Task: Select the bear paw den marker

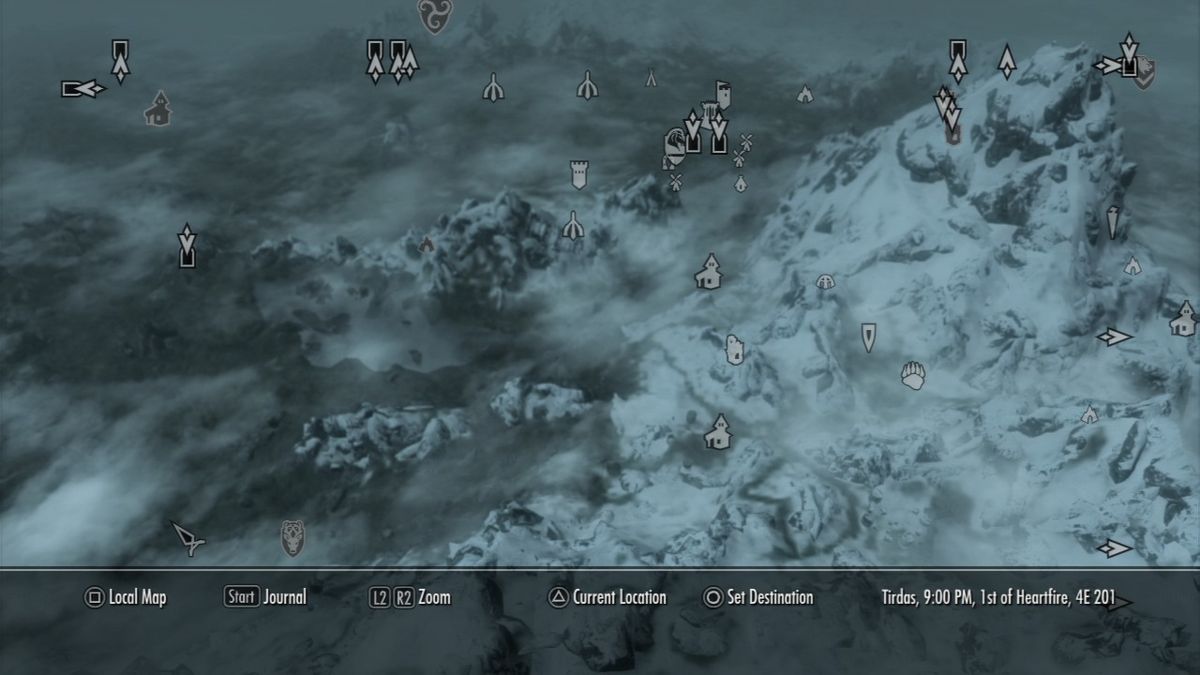Action: pos(913,376)
